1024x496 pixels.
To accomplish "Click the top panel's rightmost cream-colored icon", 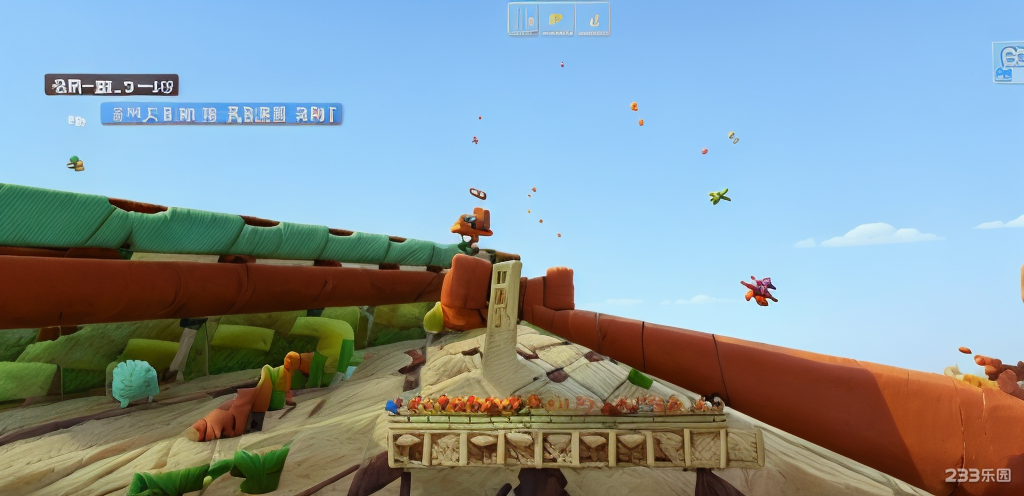I will [592, 19].
